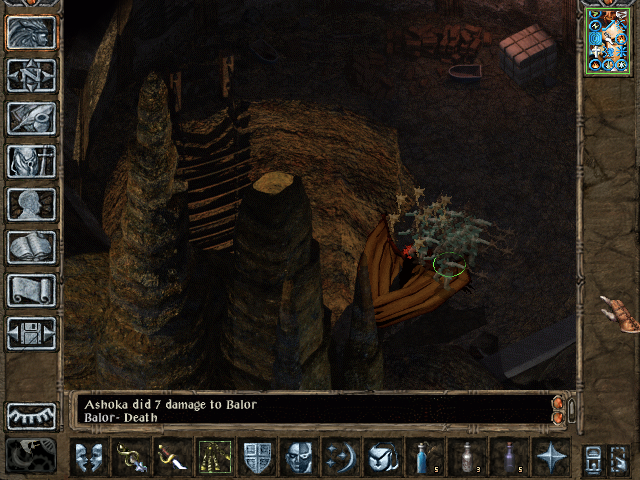
Task: Use the blue potion quick item
Action: [424, 457]
